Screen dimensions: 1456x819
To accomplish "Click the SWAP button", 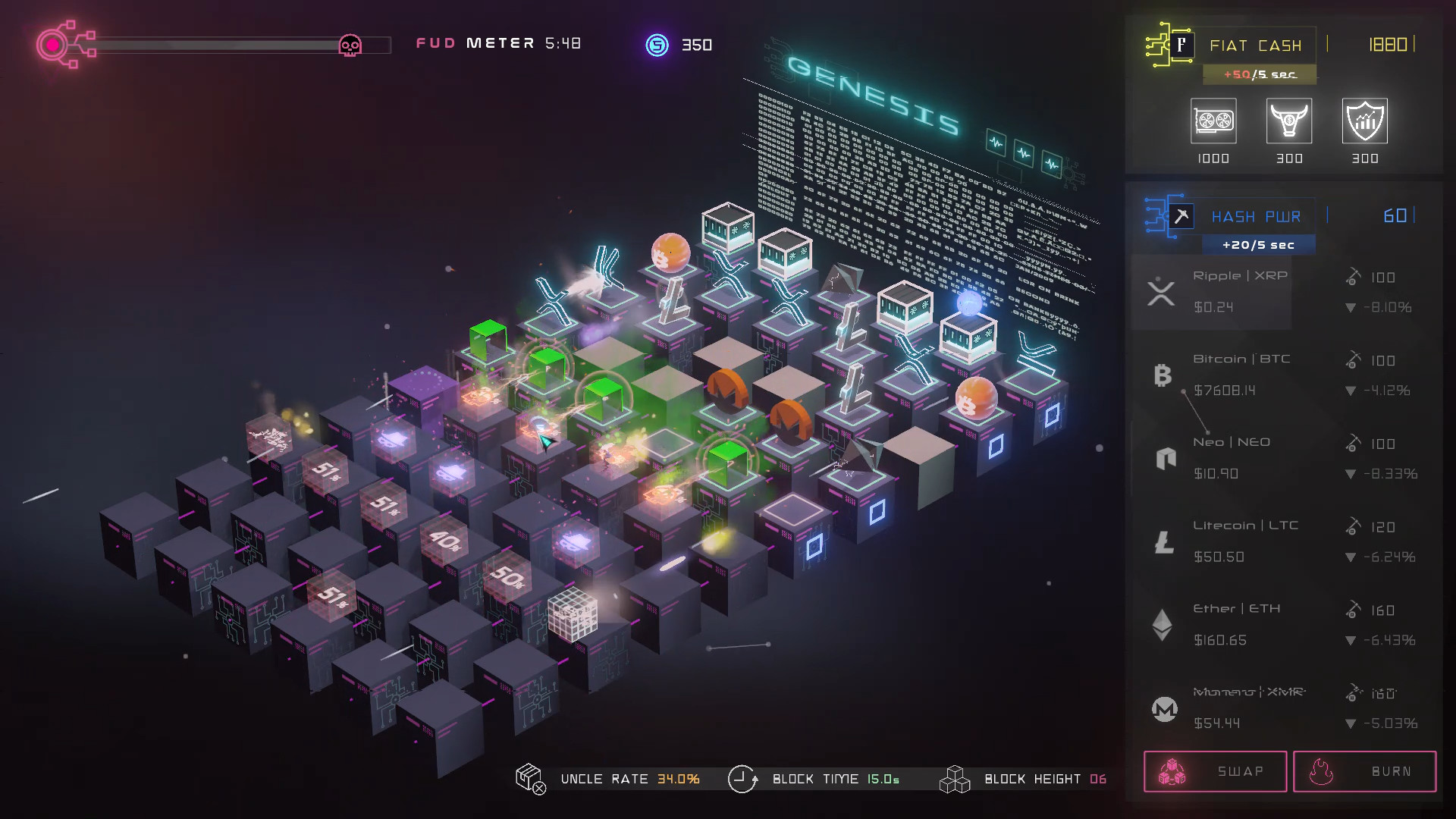I will [1215, 771].
